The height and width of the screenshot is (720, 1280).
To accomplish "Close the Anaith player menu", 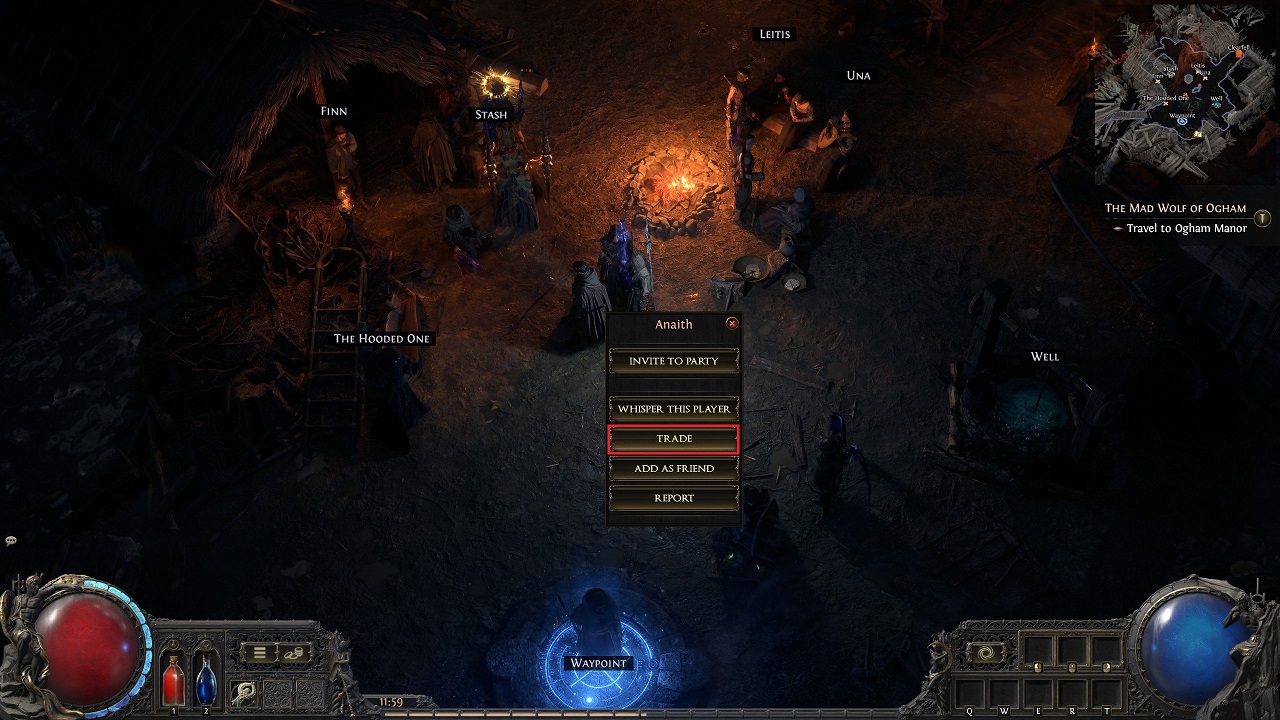I will pos(733,322).
